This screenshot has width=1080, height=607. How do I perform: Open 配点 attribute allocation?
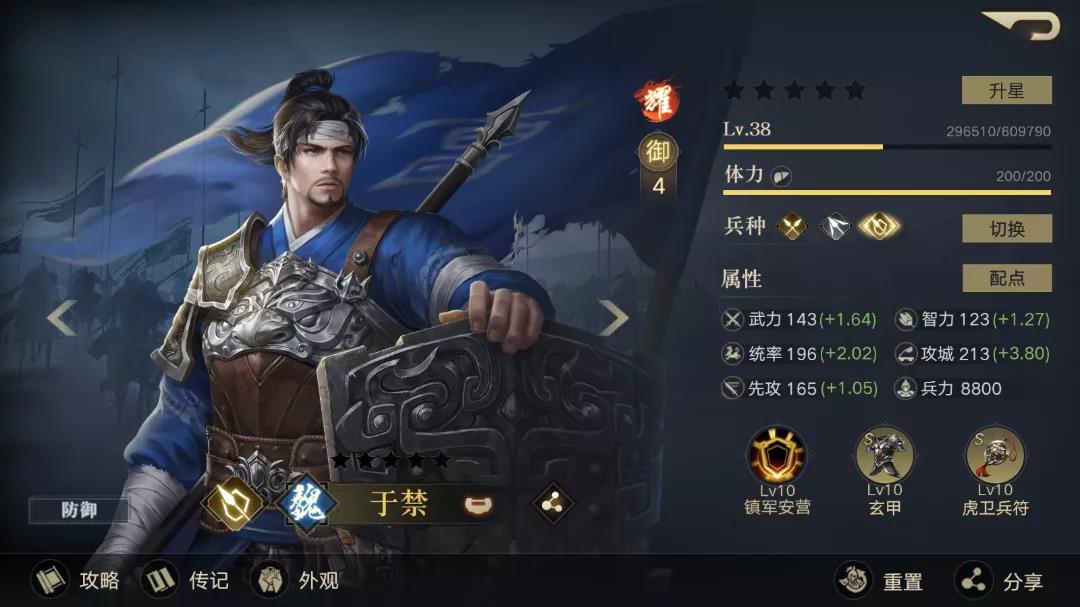pyautogui.click(x=1006, y=278)
